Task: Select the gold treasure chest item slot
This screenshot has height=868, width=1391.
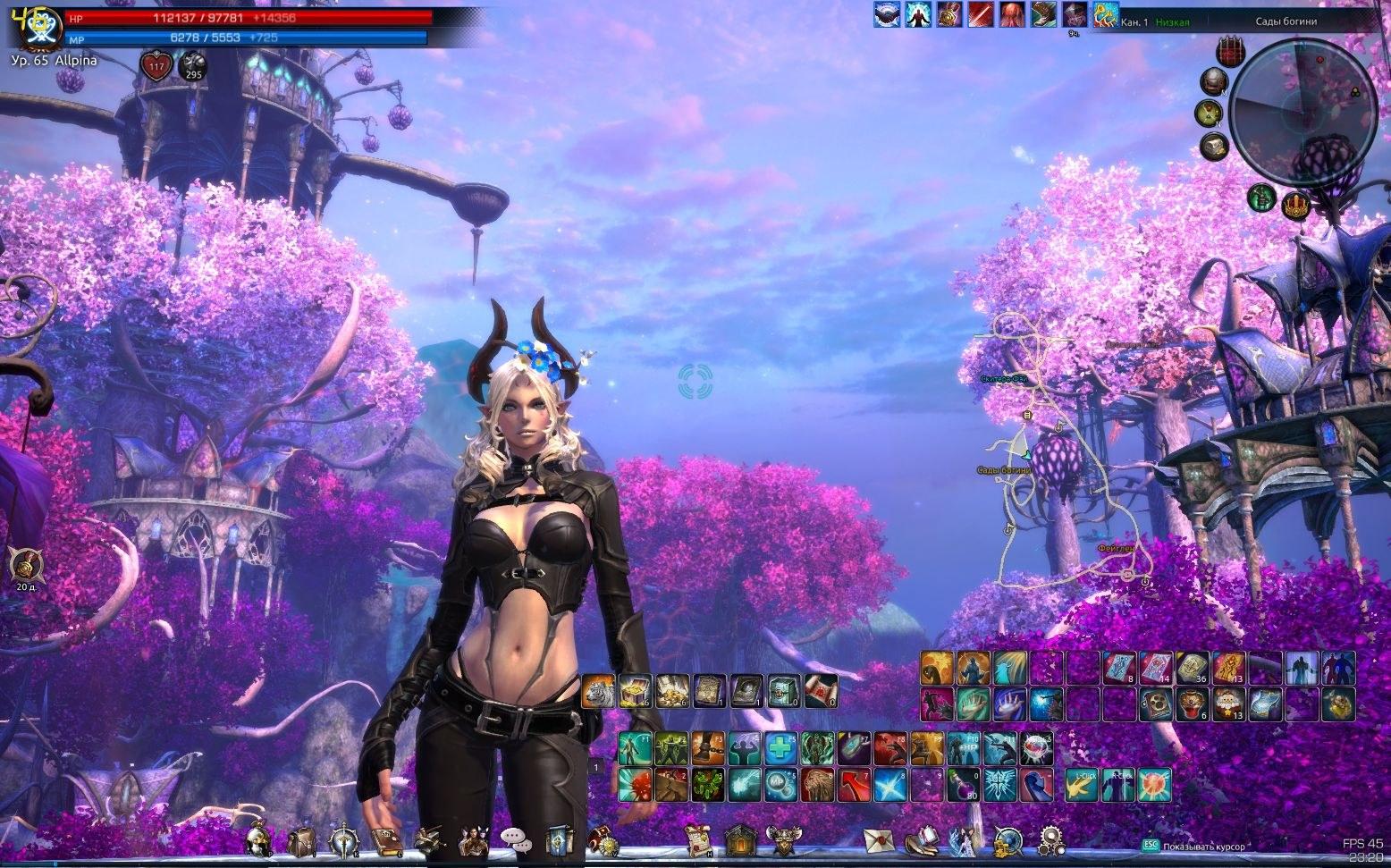Action: click(636, 691)
